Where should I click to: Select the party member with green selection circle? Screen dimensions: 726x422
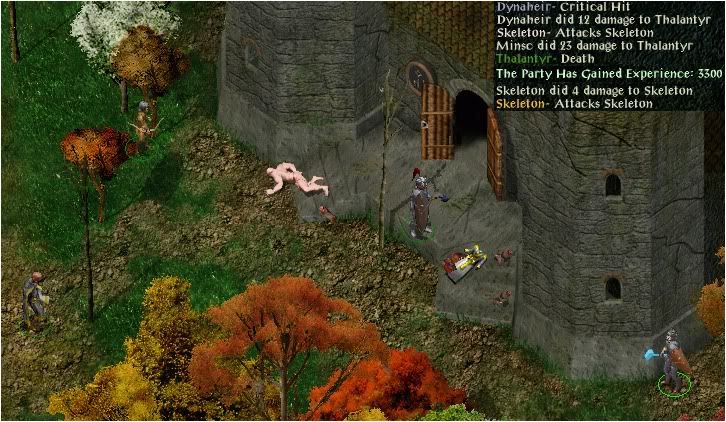[x=673, y=361]
